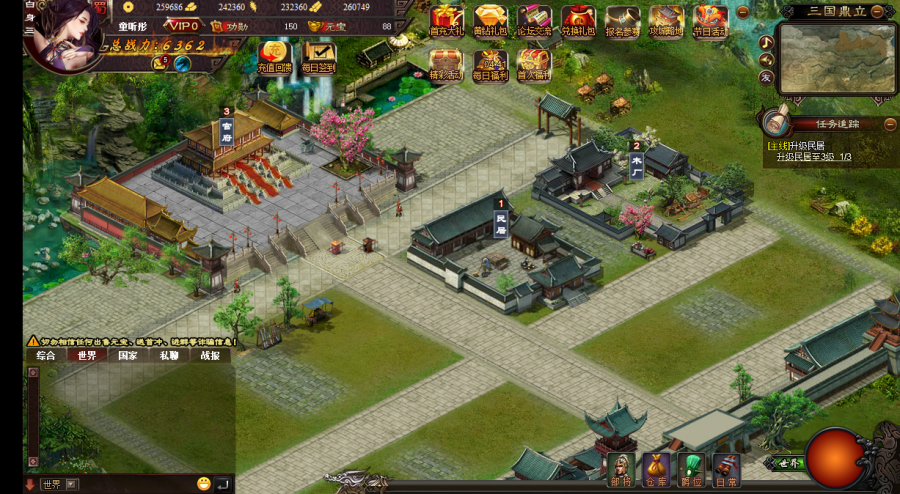This screenshot has width=900, height=494.
Task: Click the player portrait avatar
Action: pyautogui.click(x=62, y=35)
